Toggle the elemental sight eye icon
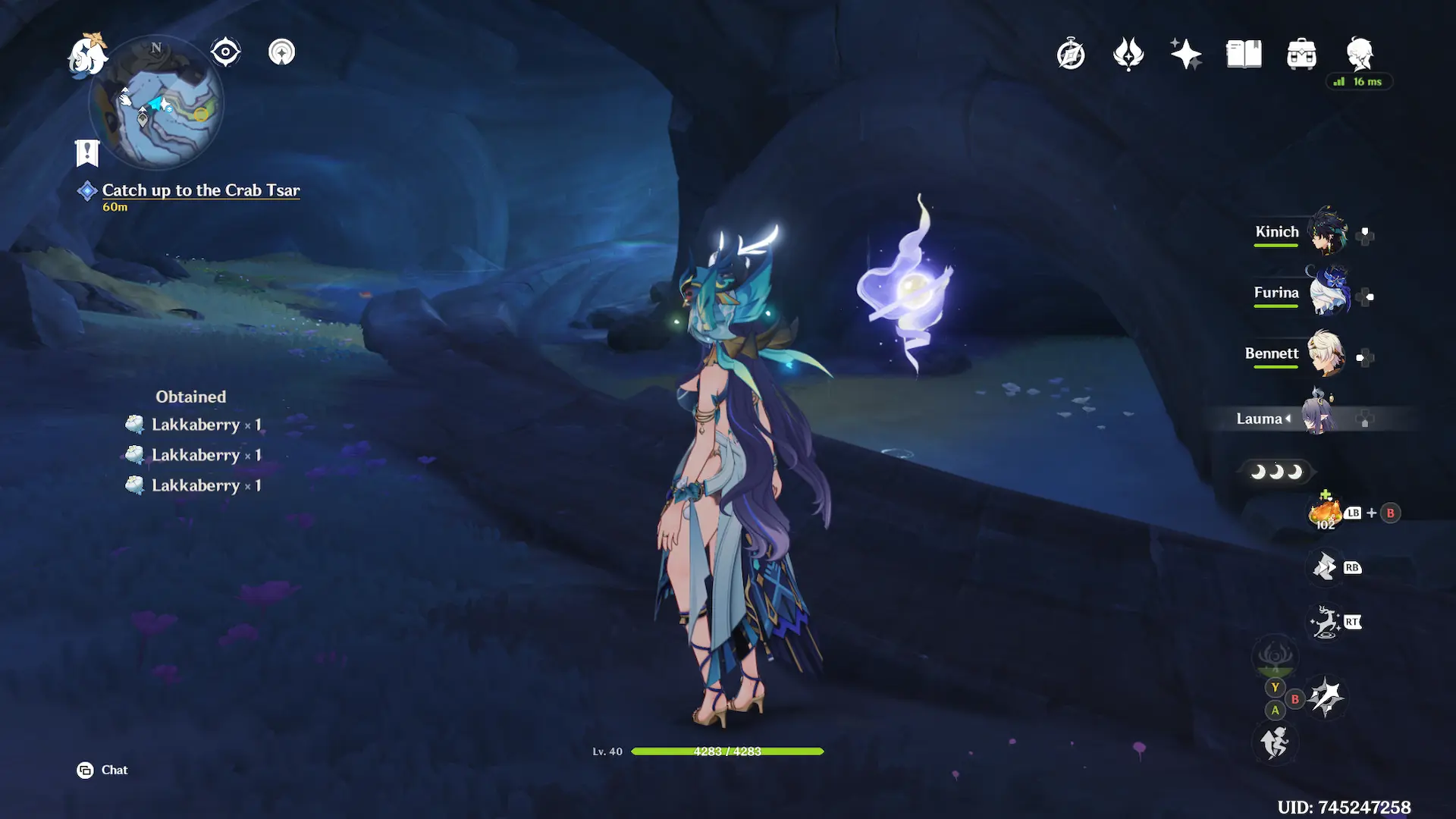This screenshot has width=1456, height=819. pos(225,52)
